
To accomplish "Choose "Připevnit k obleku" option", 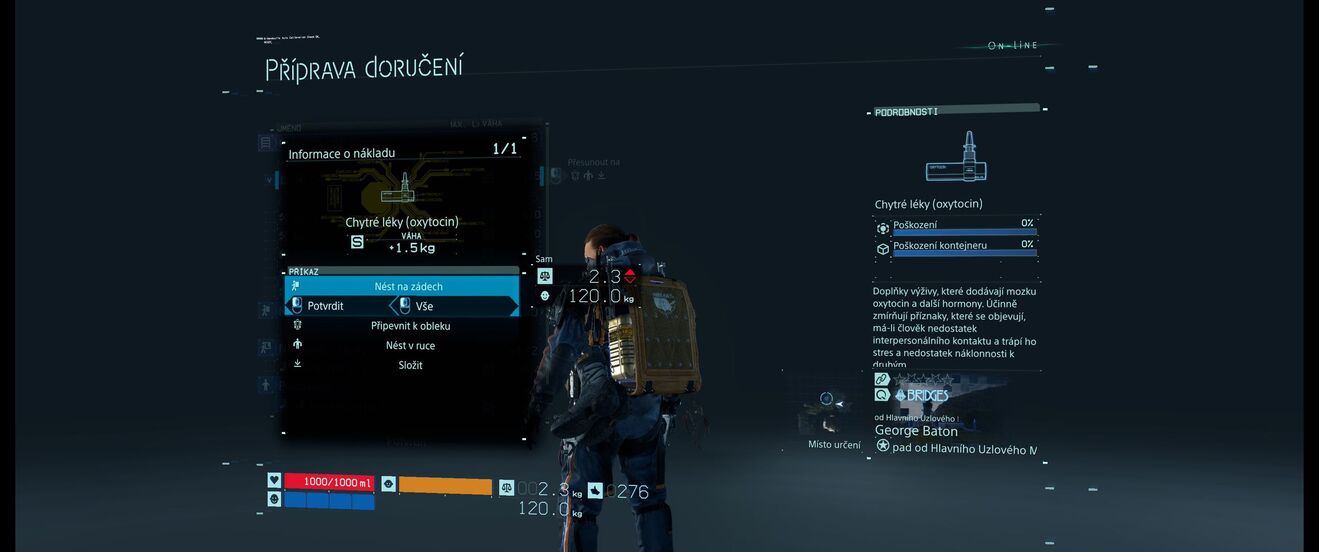I will click(410, 326).
